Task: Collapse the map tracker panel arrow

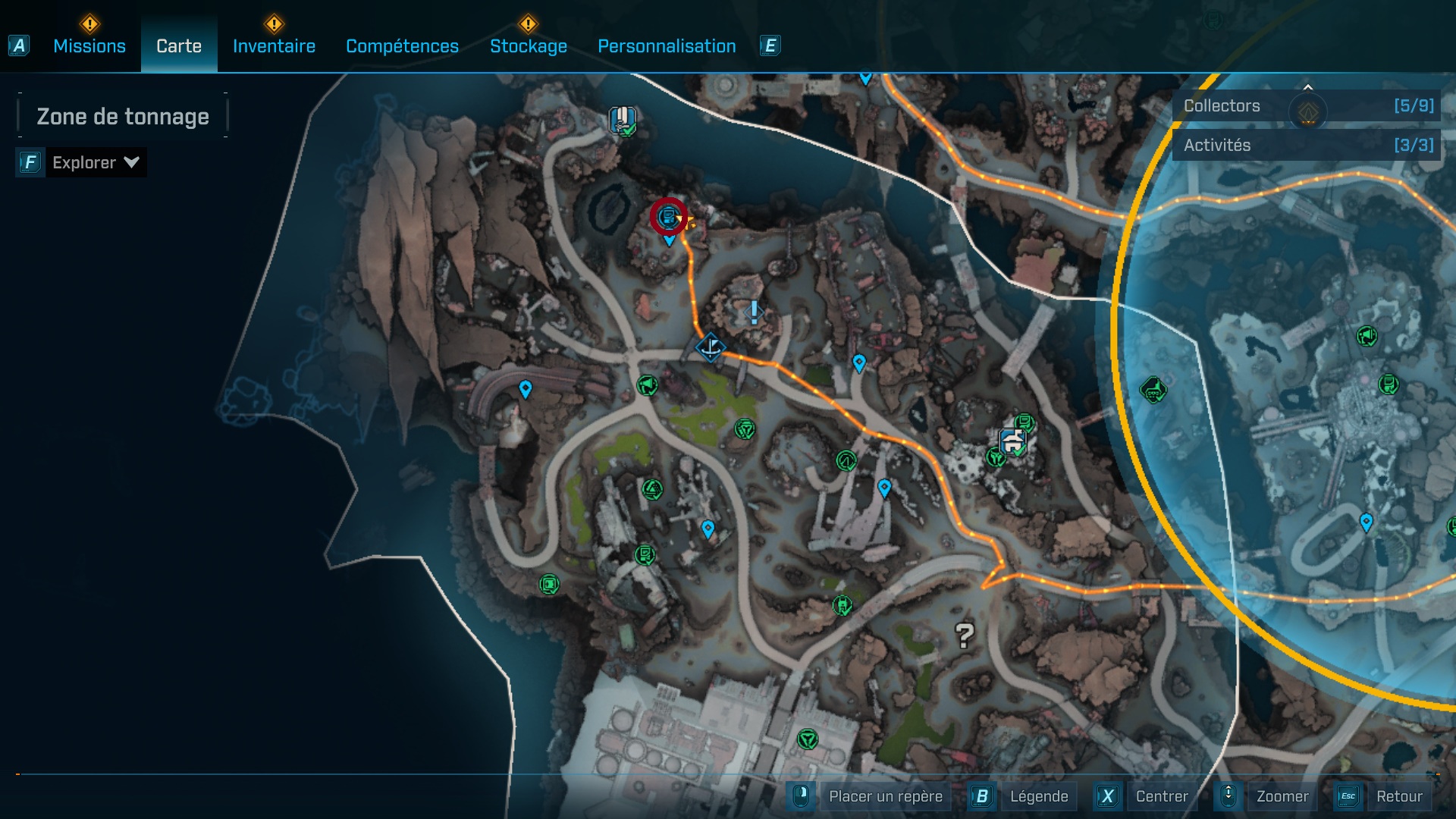Action: pyautogui.click(x=1307, y=86)
